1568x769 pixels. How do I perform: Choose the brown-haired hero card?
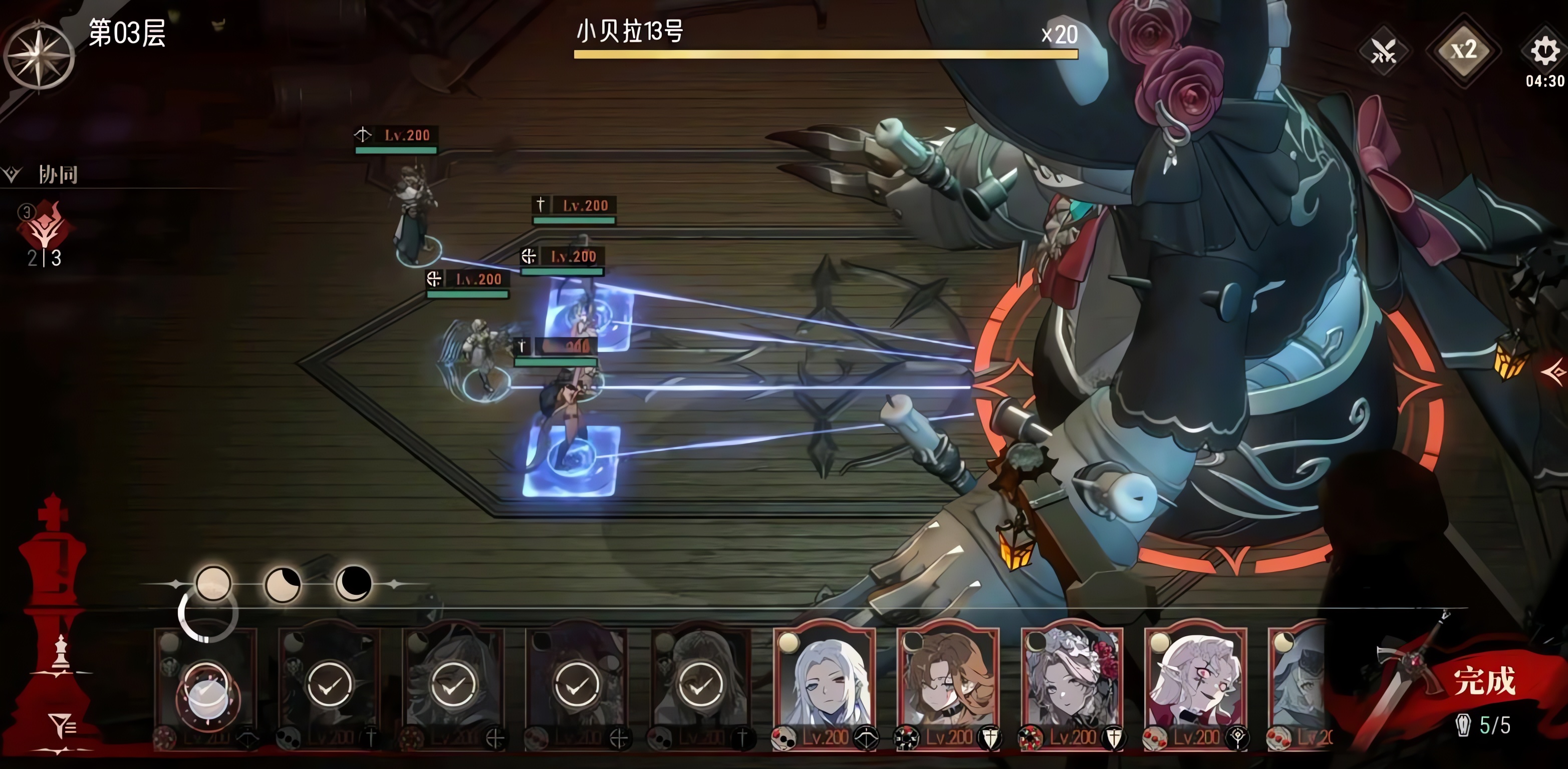coord(948,684)
